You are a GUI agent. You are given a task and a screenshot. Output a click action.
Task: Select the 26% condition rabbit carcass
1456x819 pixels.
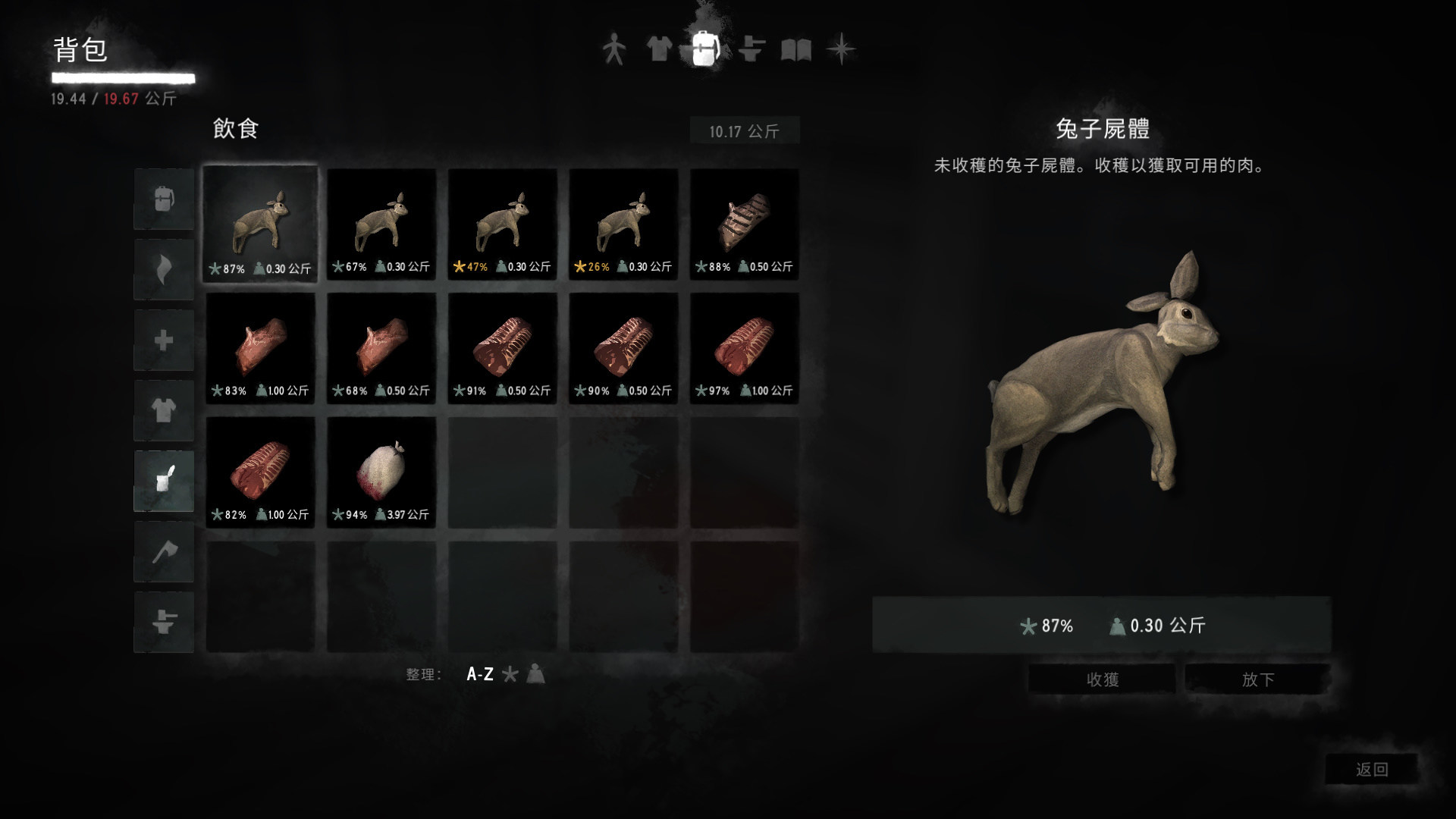623,224
